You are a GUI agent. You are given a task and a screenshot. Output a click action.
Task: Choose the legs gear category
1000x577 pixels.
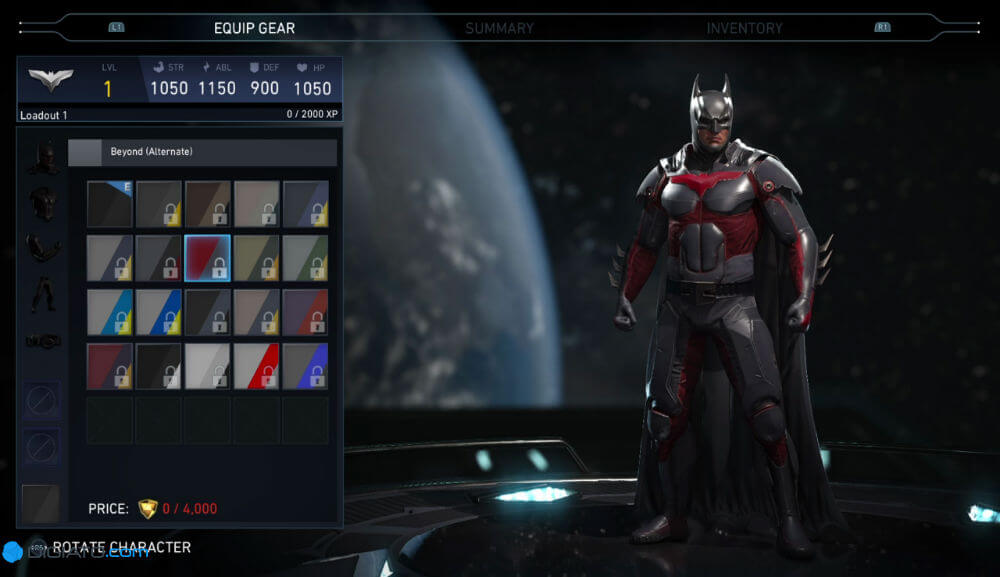coord(42,293)
